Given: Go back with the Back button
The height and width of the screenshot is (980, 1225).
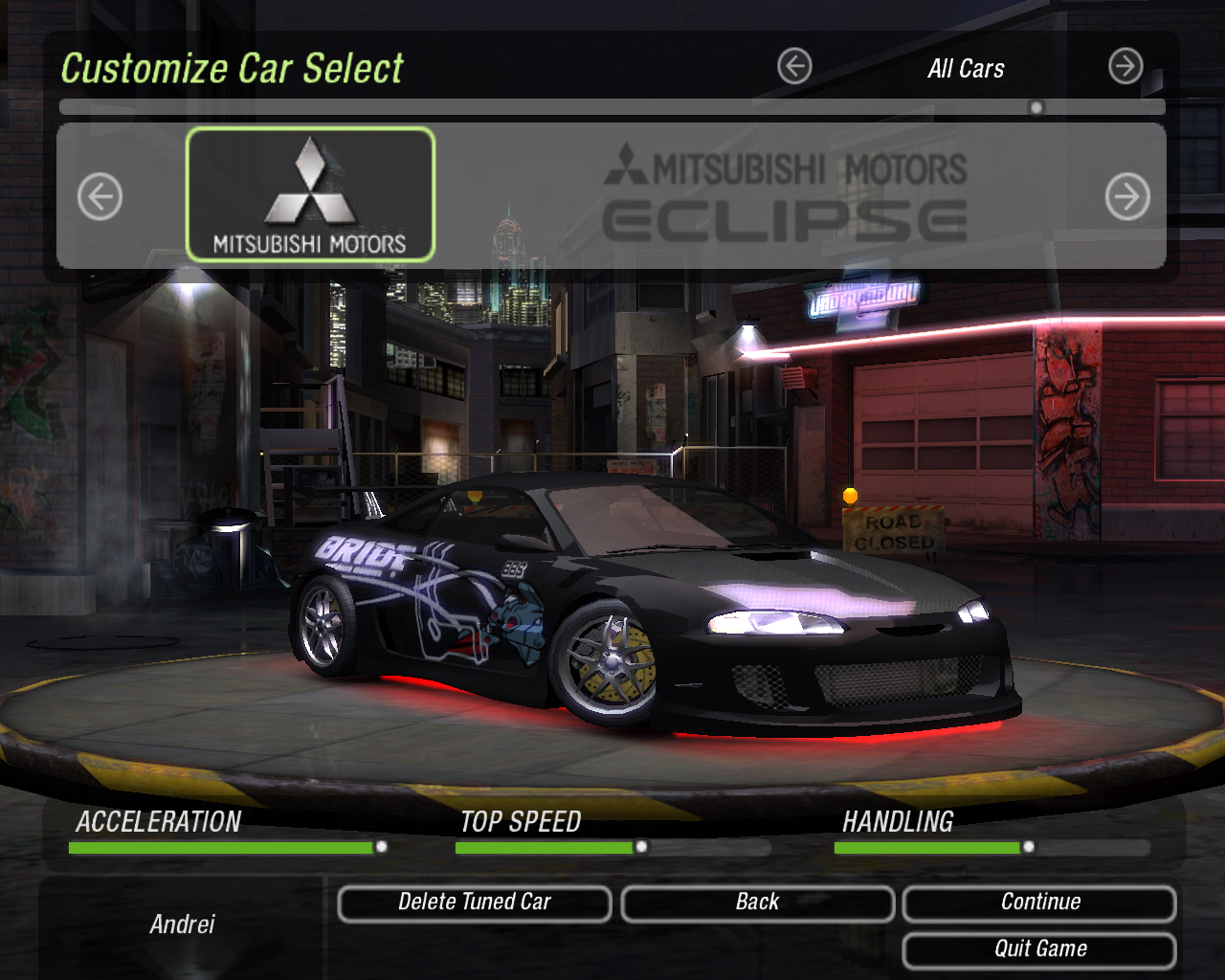Looking at the screenshot, I should 757,902.
